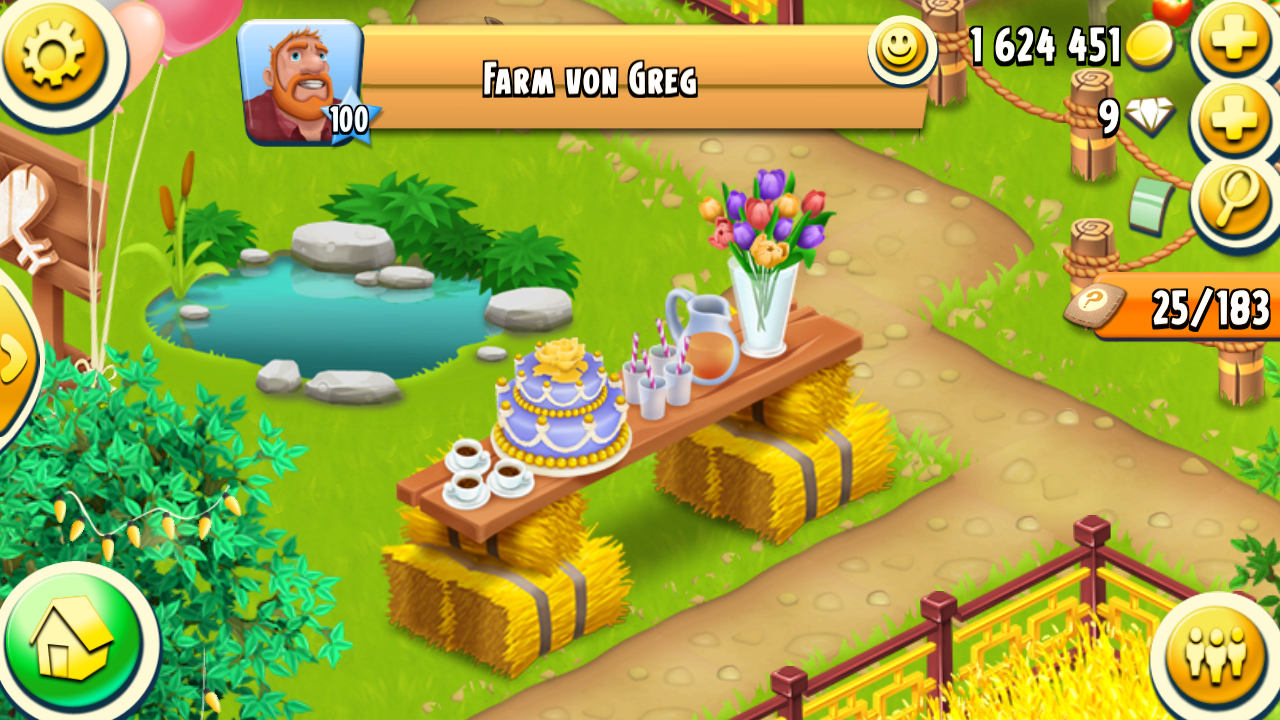1280x720 pixels.
Task: Click the yellow smiley face icon
Action: tap(900, 48)
